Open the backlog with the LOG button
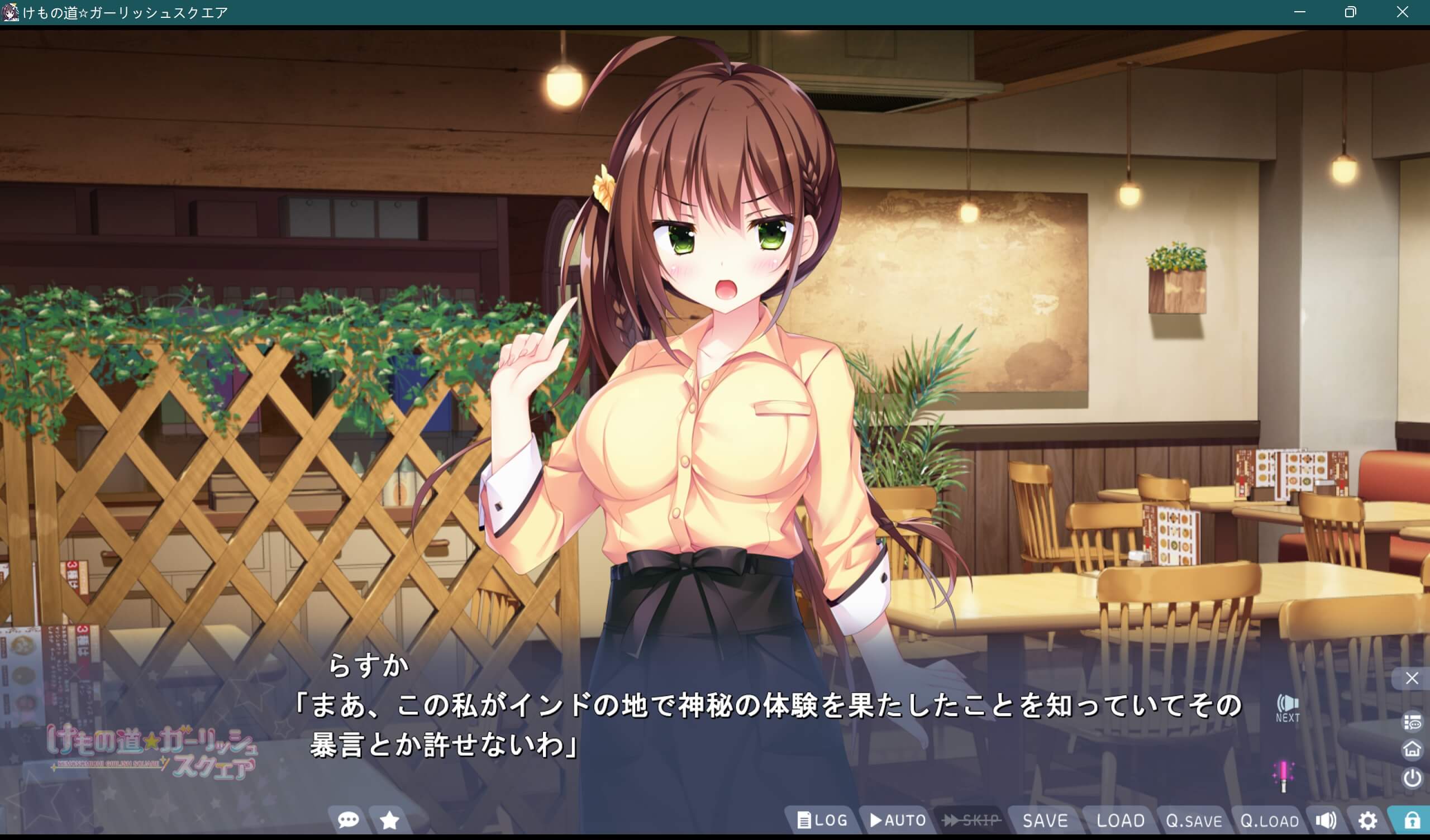1430x840 pixels. pos(822,820)
